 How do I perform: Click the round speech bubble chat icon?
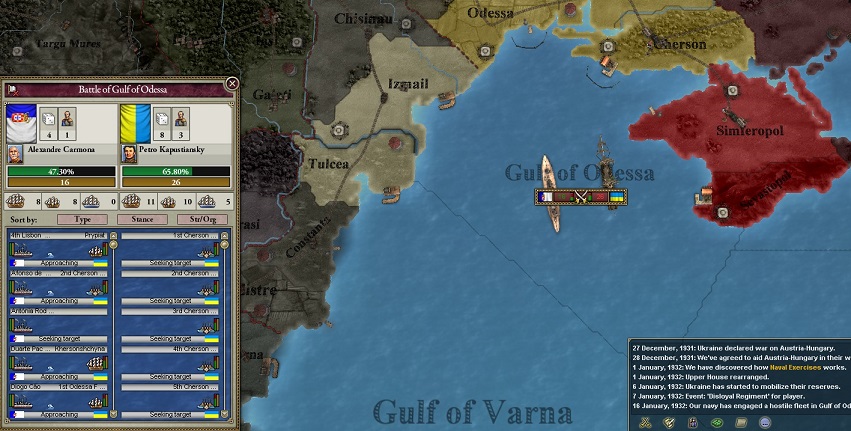[x=765, y=423]
